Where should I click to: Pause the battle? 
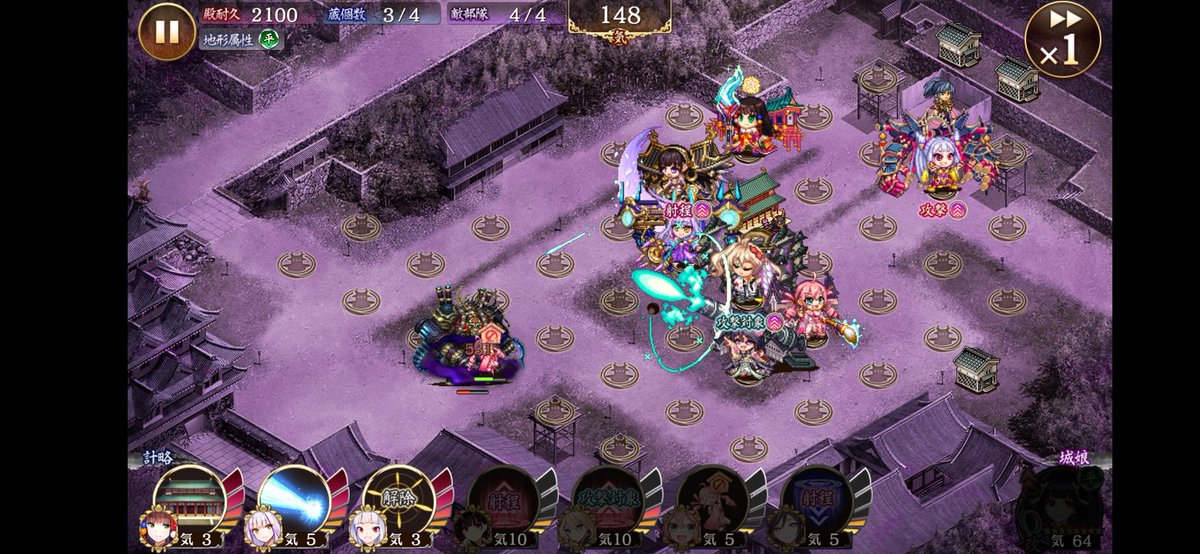[x=167, y=31]
